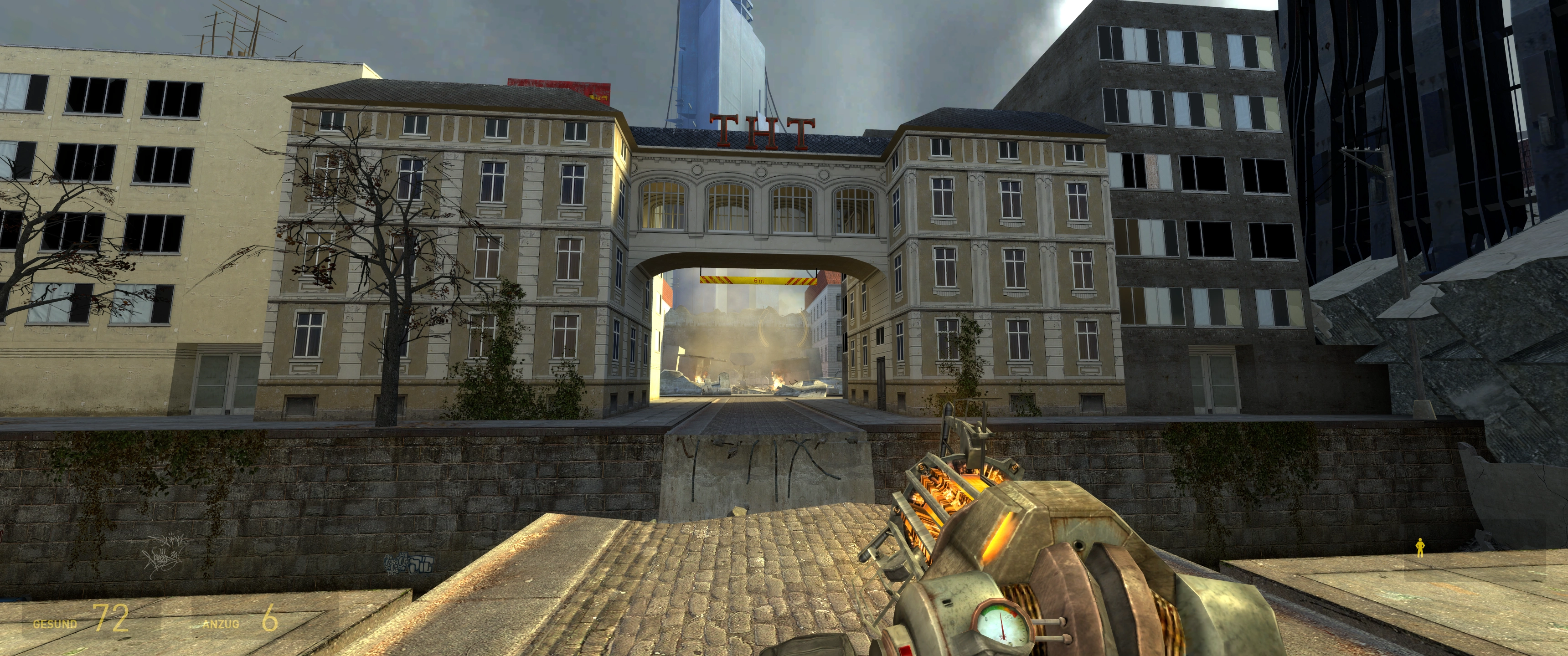Click the yellow squad member icon
Viewport: 1568px width, 656px height.
1420,547
